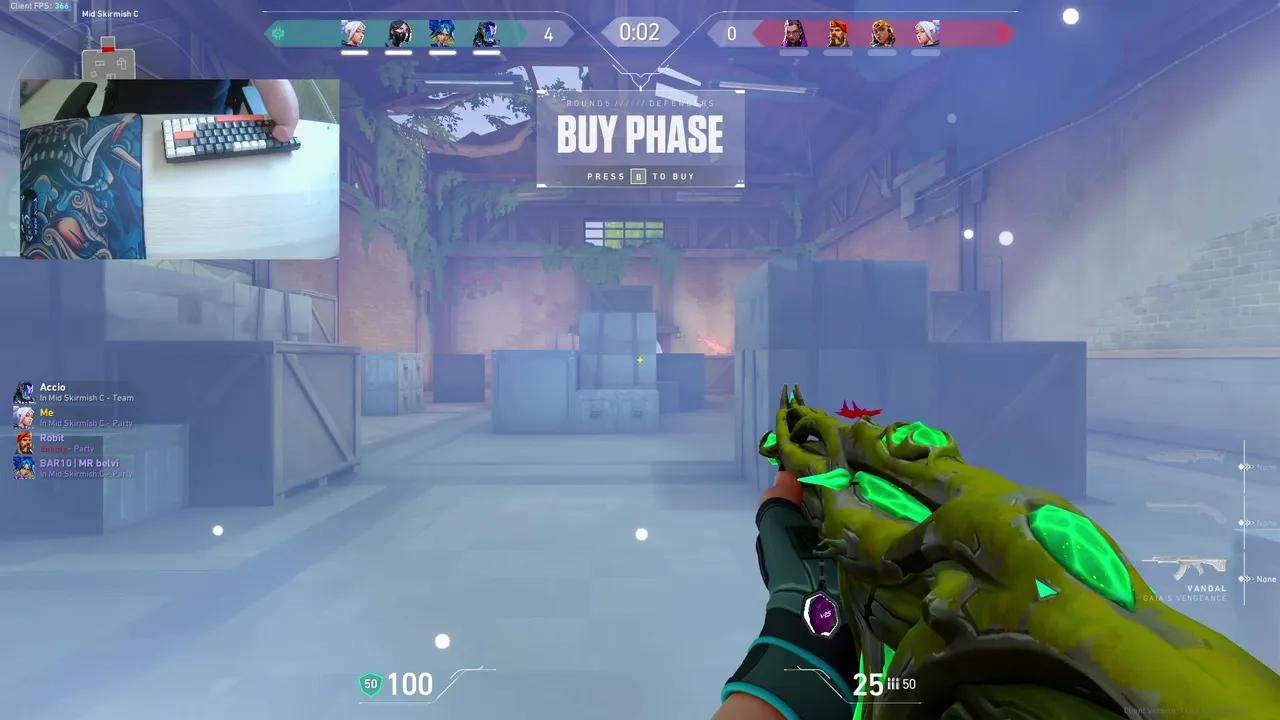The image size is (1280, 720).
Task: Click Accio's avatar in the party list
Action: click(24, 392)
